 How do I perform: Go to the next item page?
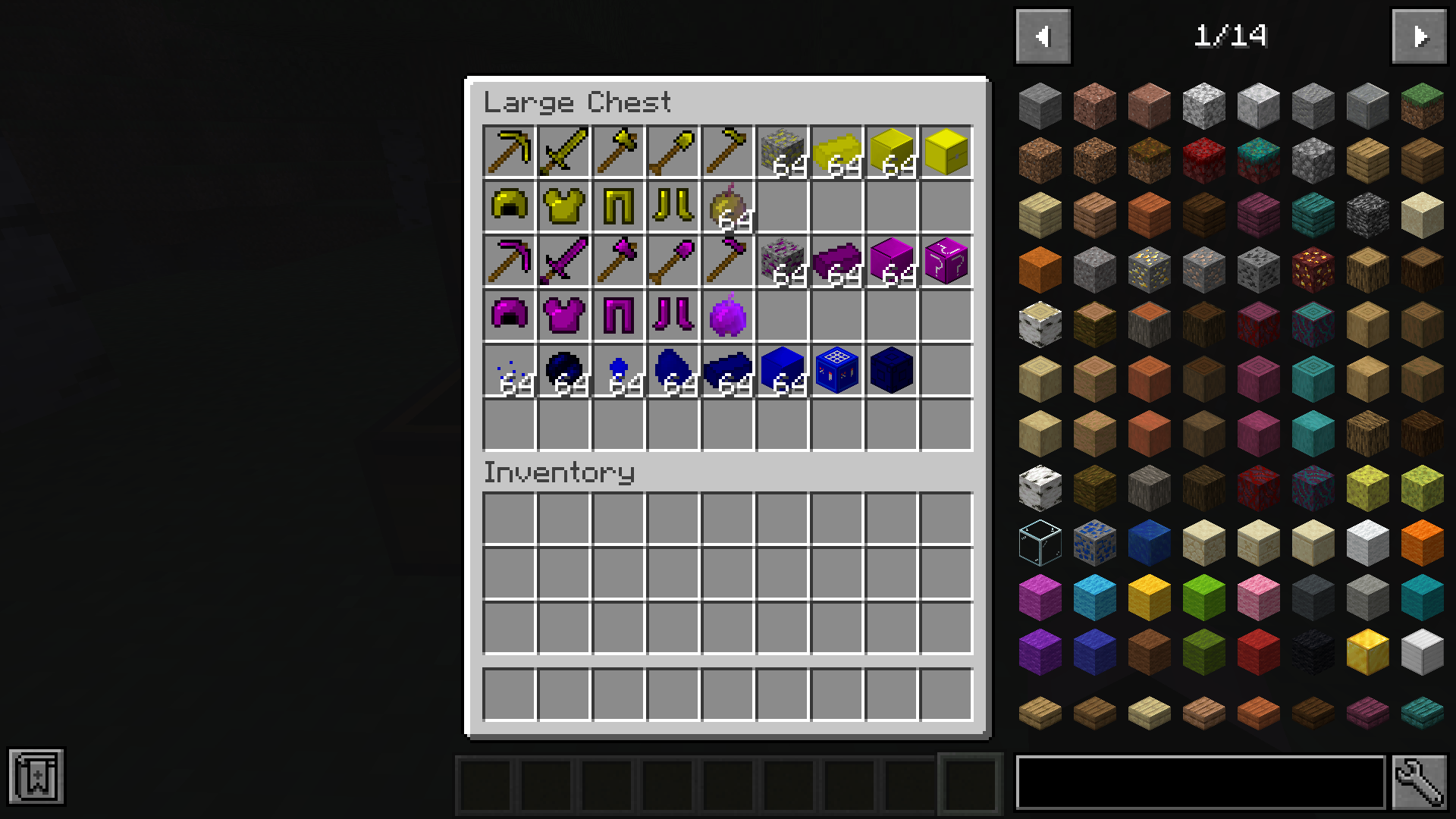click(1419, 35)
